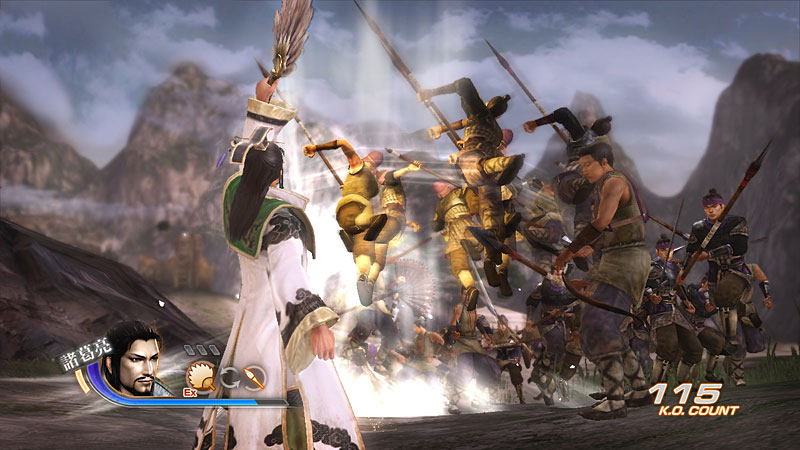Choose the feather fan EX weapon icon

[x=201, y=375]
